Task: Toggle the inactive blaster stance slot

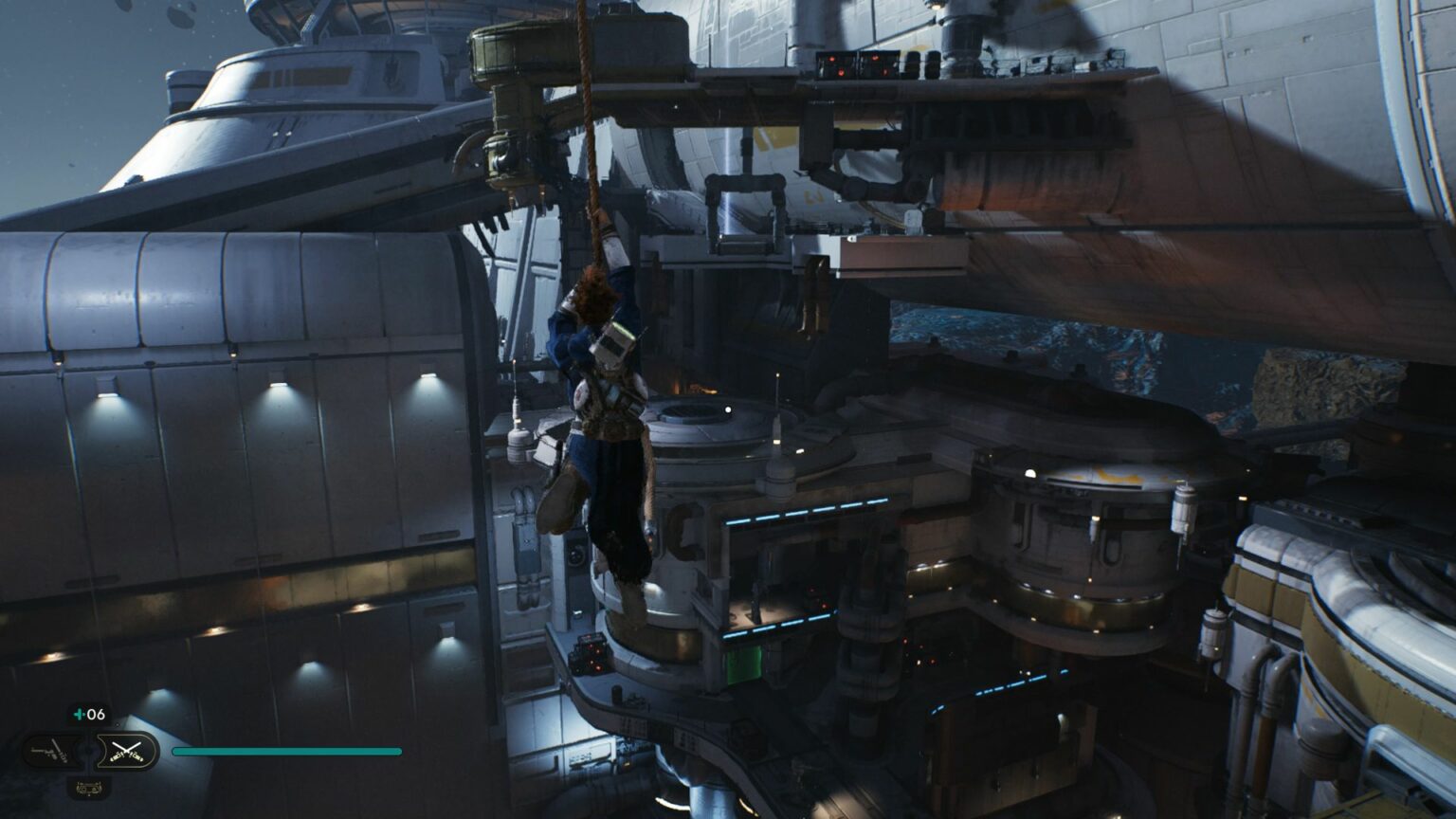Action: click(51, 751)
